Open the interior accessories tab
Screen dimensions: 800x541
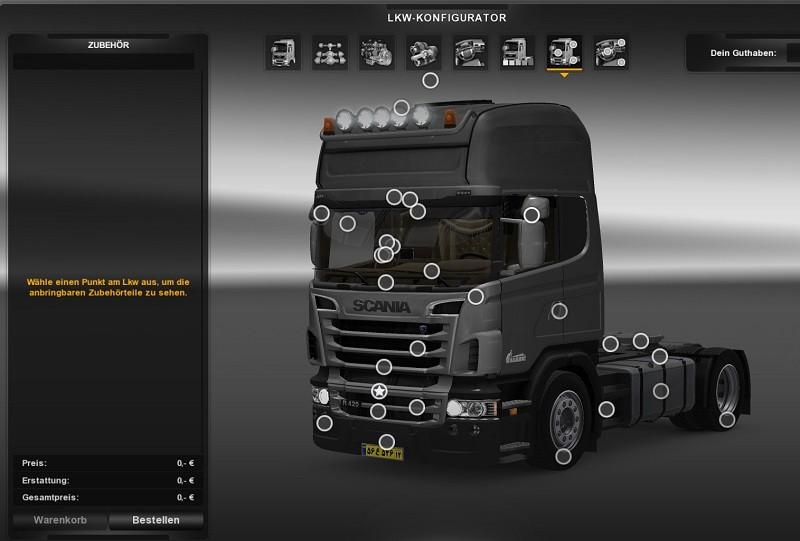(611, 52)
